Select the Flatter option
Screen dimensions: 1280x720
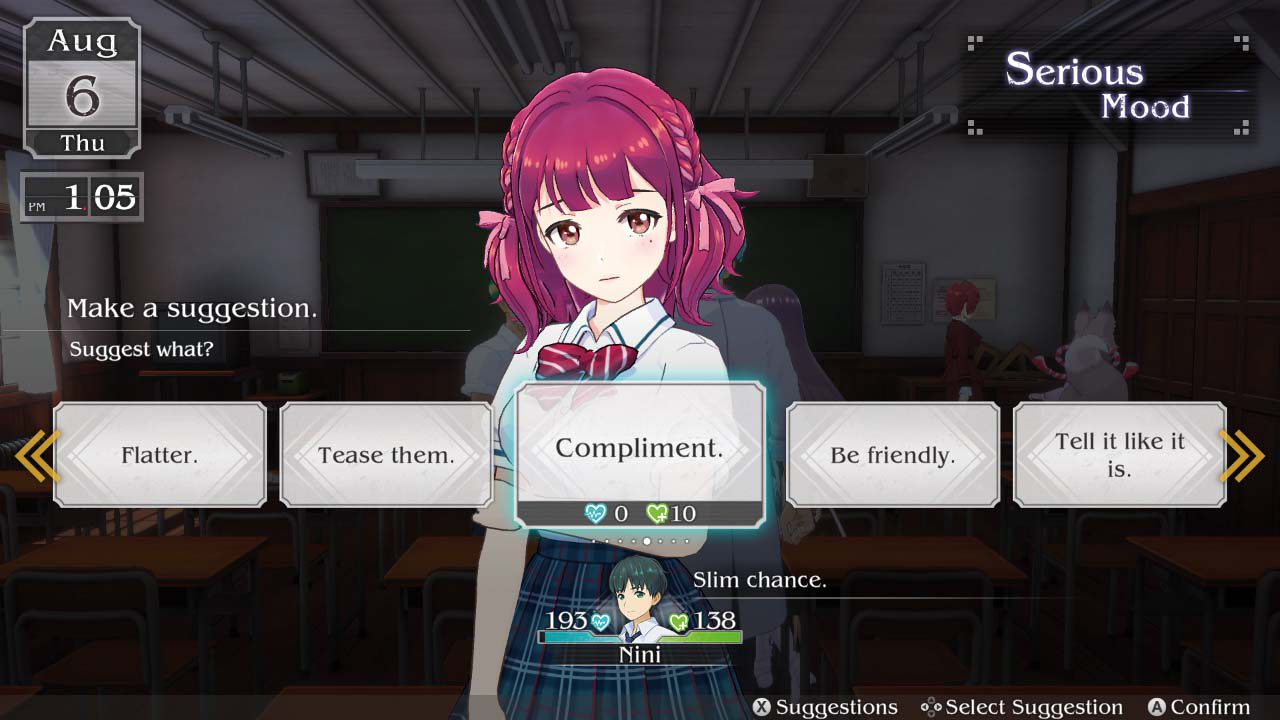tap(161, 454)
